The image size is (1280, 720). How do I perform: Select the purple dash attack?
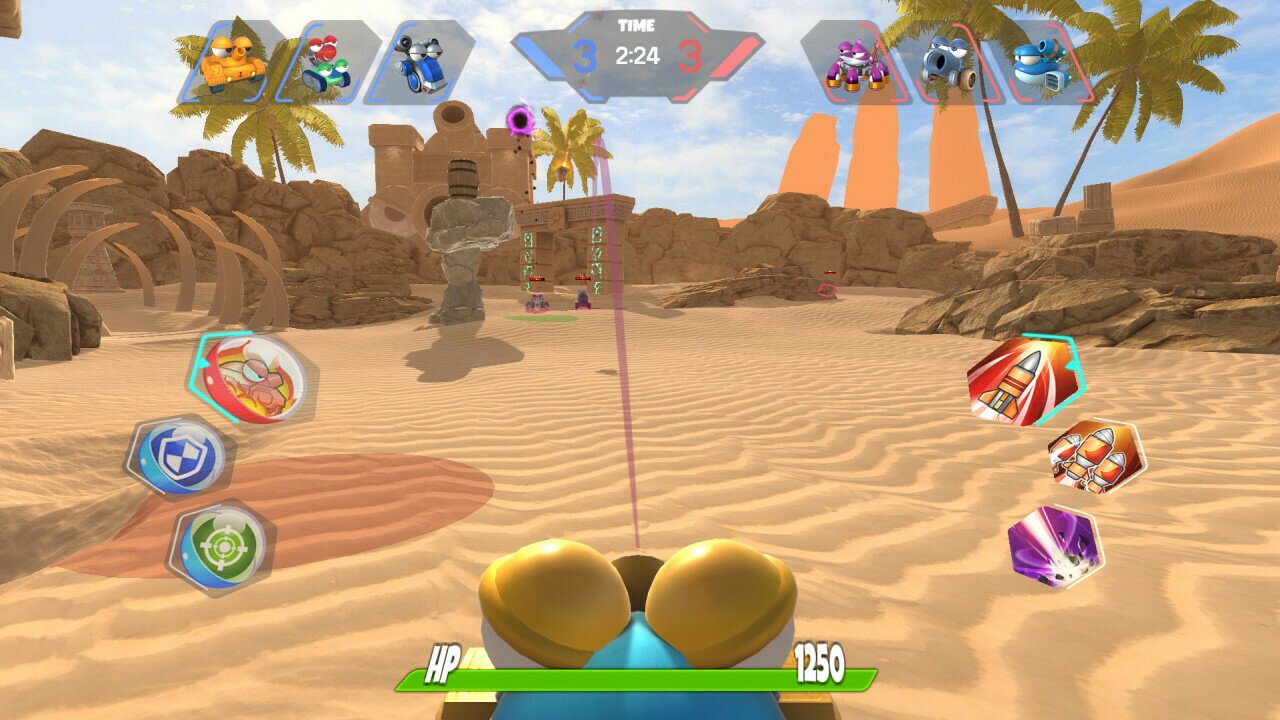click(x=1055, y=545)
